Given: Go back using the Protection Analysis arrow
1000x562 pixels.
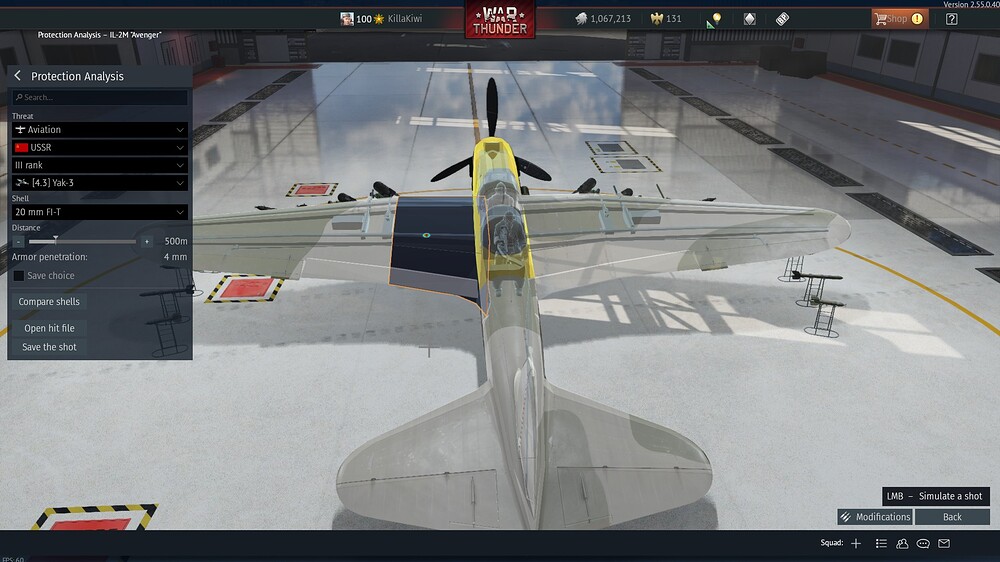Looking at the screenshot, I should click(17, 76).
